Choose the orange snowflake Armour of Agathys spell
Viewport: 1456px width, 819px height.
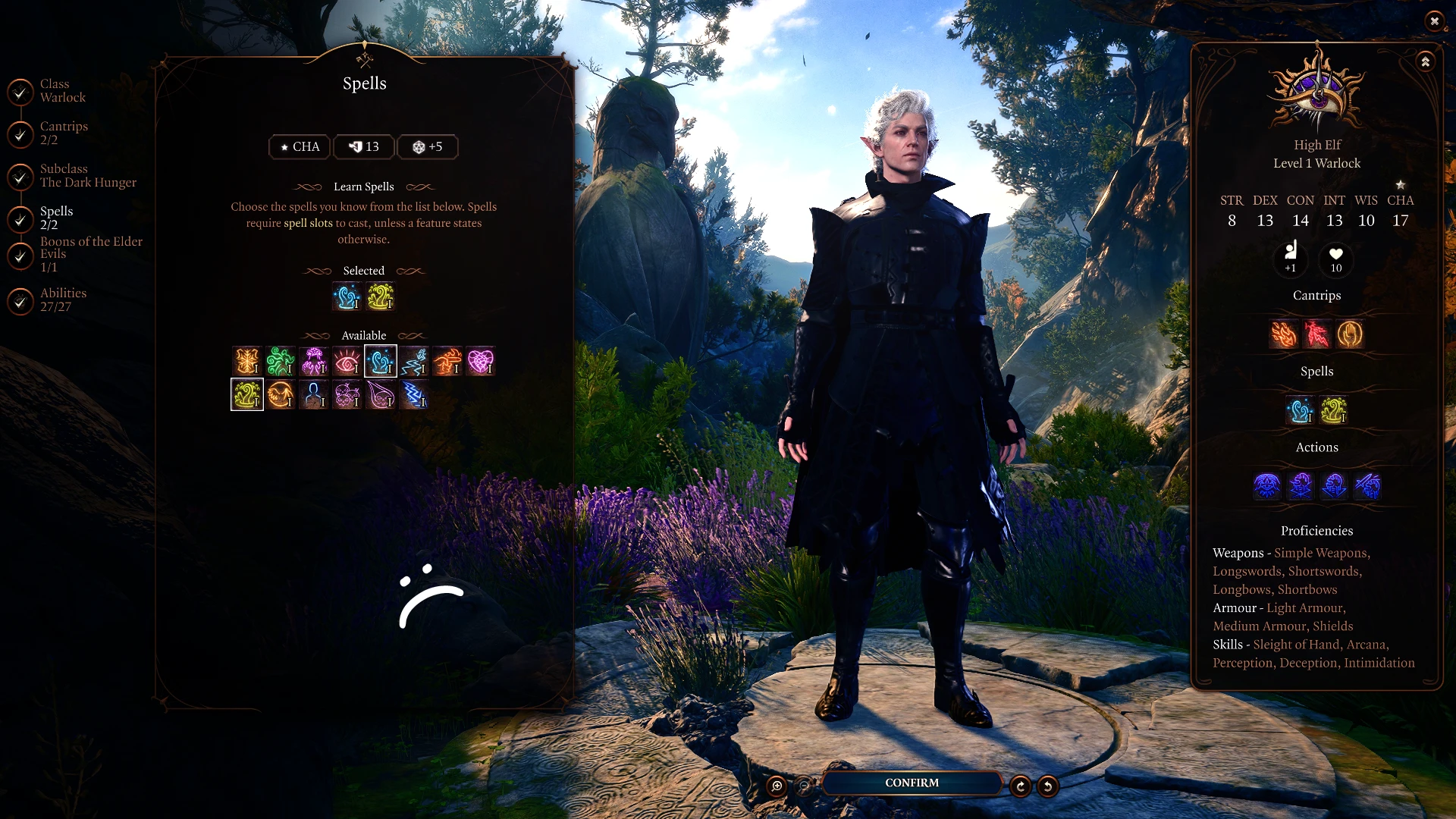click(247, 362)
